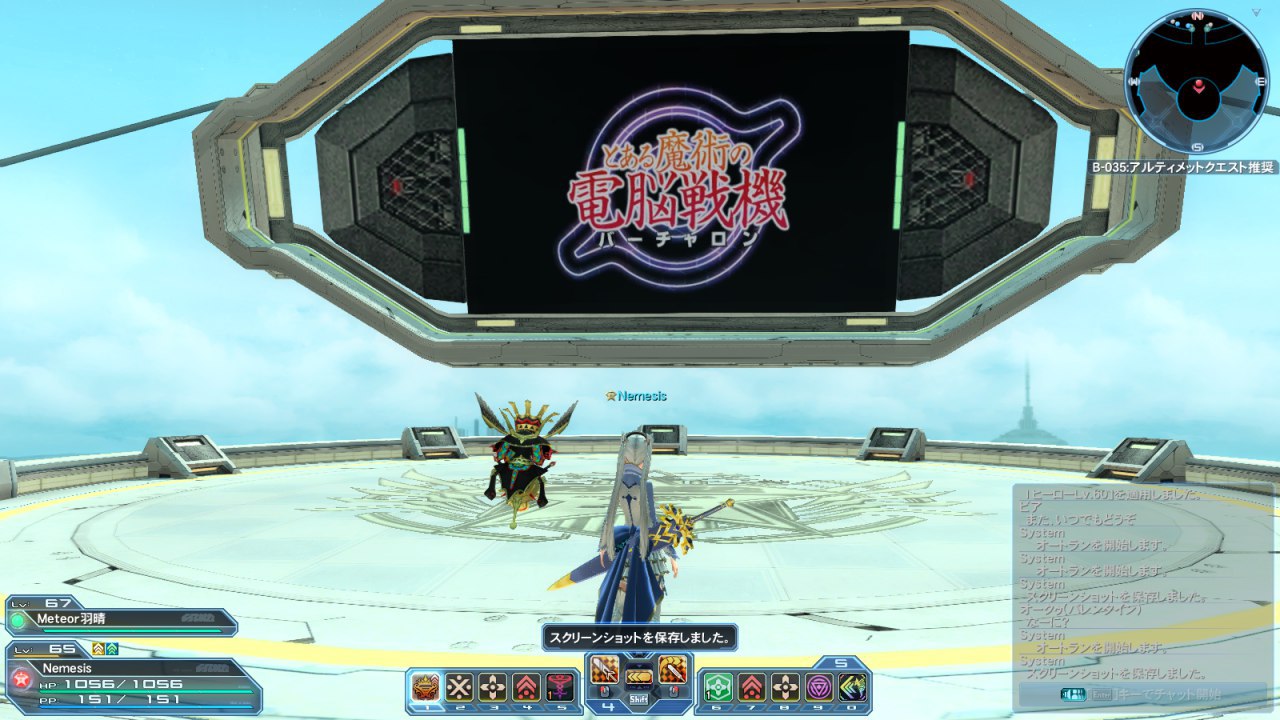Select party member Meteor羽晴's status panel
This screenshot has width=1280, height=720.
122,618
